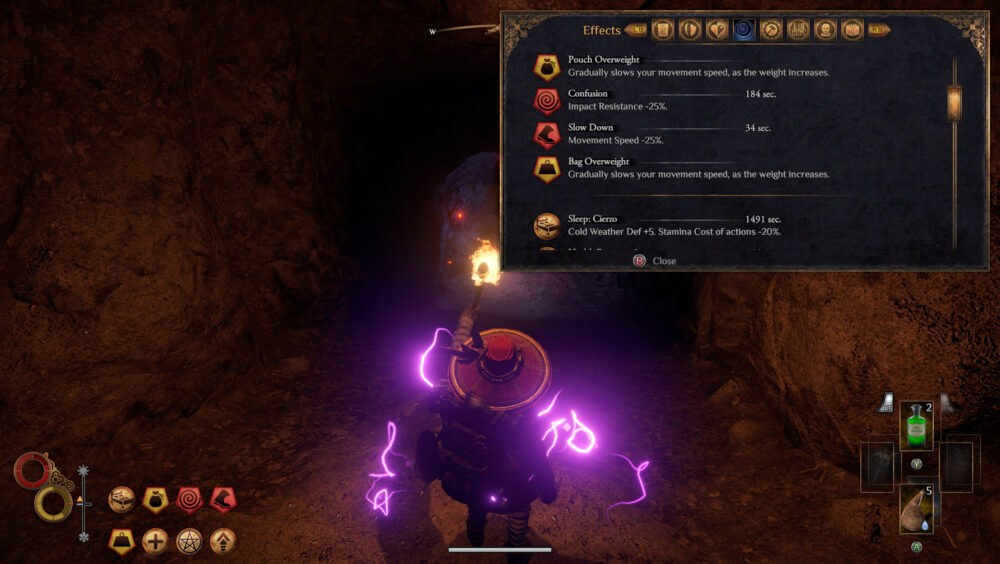Screen dimensions: 1000x564
Task: Click the red boot Slow Down HUD icon
Action: [x=223, y=498]
